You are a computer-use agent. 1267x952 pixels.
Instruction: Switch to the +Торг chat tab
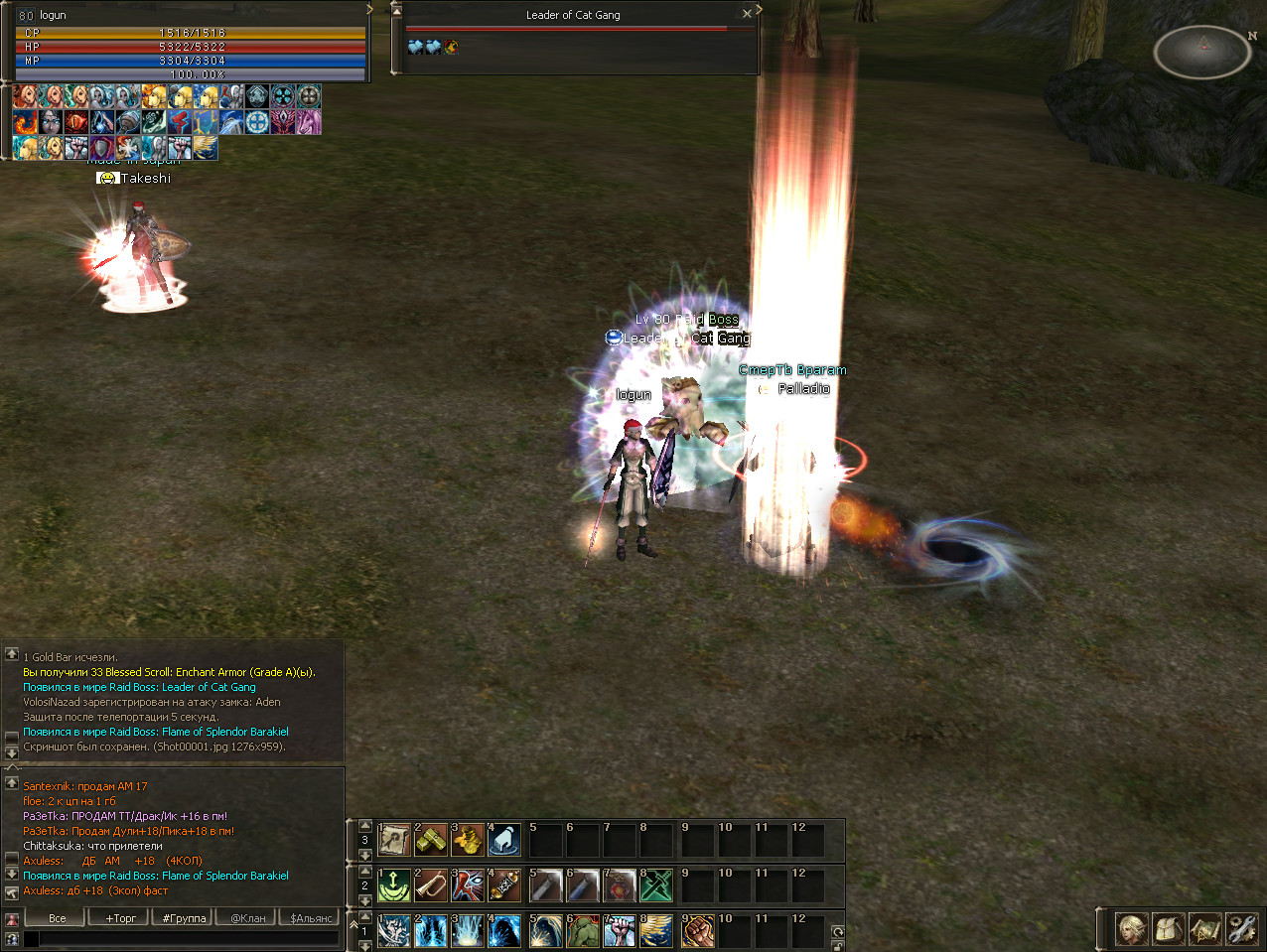(x=121, y=918)
